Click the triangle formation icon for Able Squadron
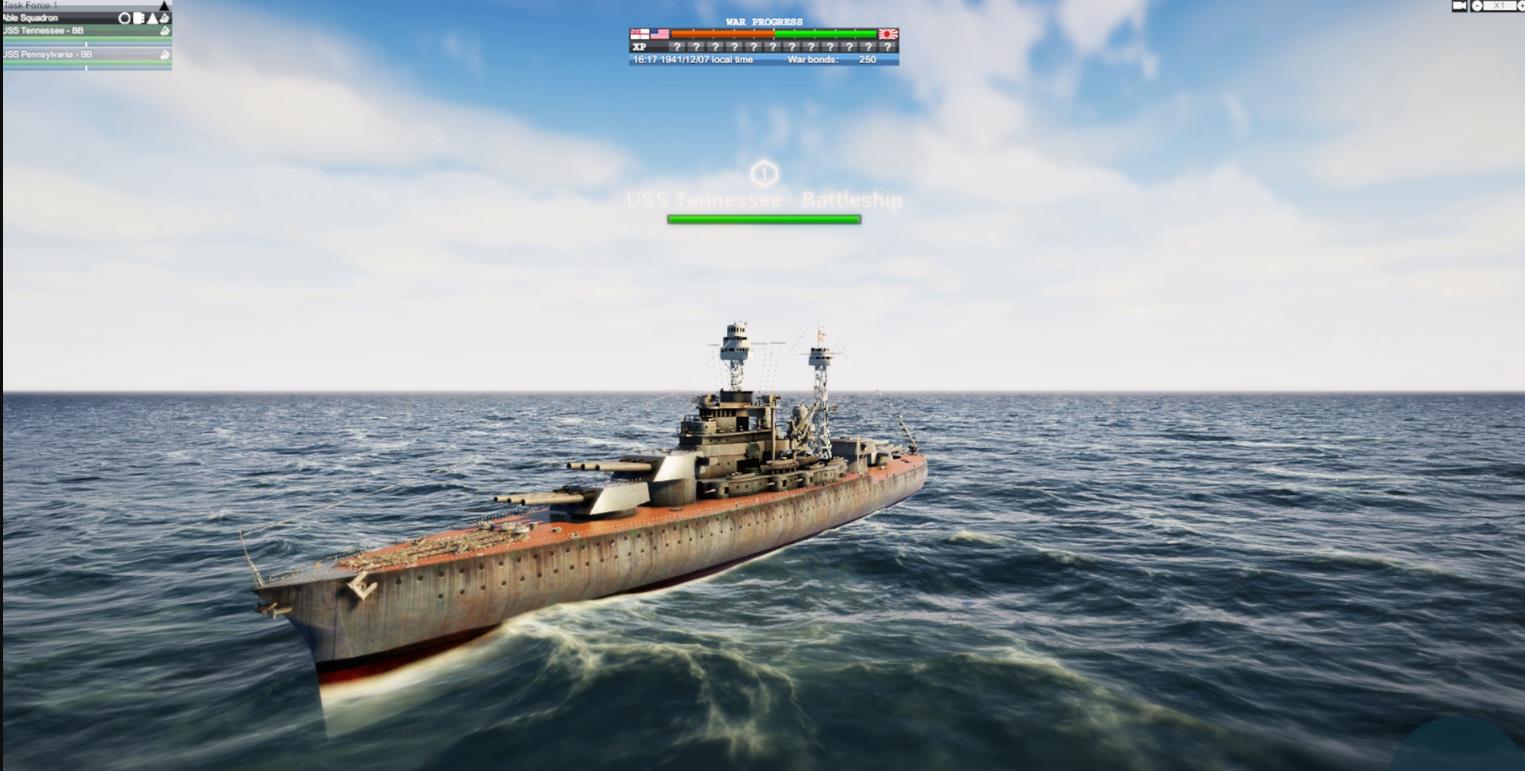This screenshot has height=771, width=1525. pyautogui.click(x=152, y=18)
